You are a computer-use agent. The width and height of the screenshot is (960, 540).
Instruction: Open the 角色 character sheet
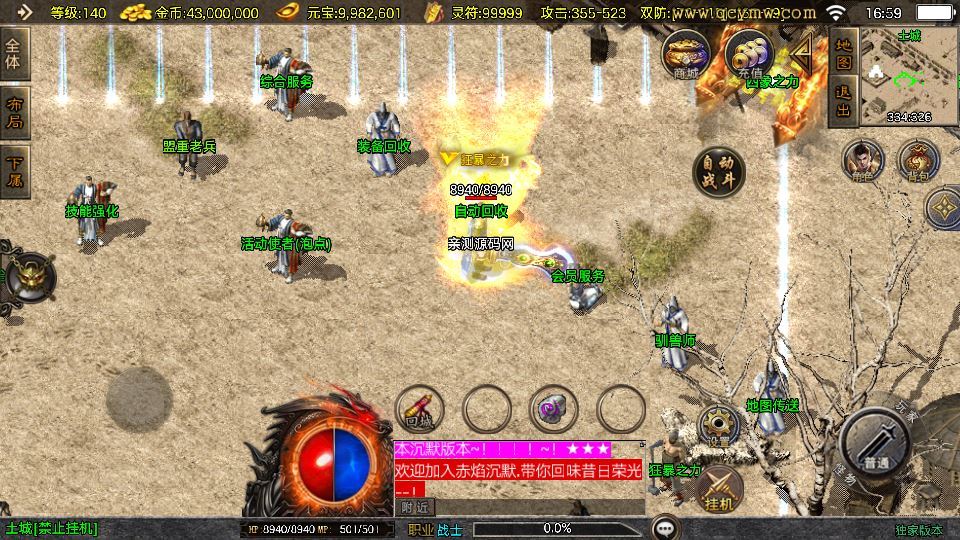pos(862,161)
